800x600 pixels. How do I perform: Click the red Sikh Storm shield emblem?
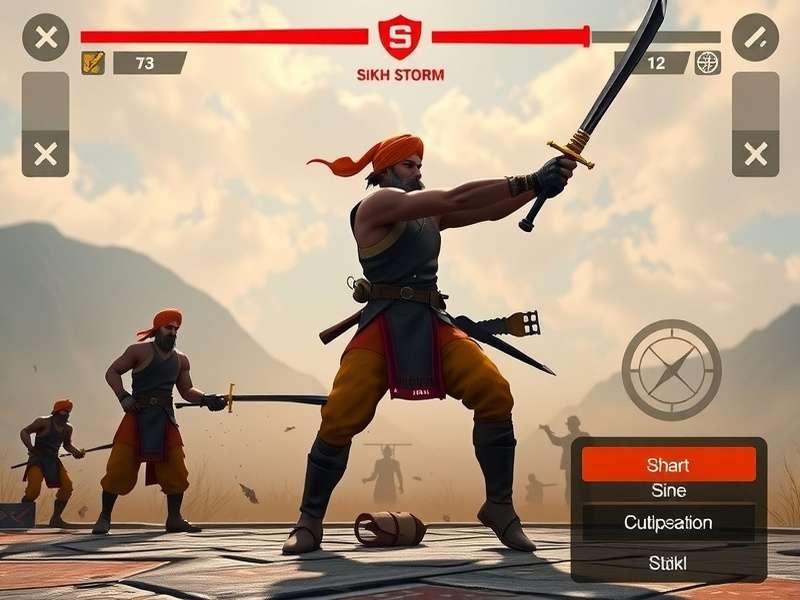(400, 38)
